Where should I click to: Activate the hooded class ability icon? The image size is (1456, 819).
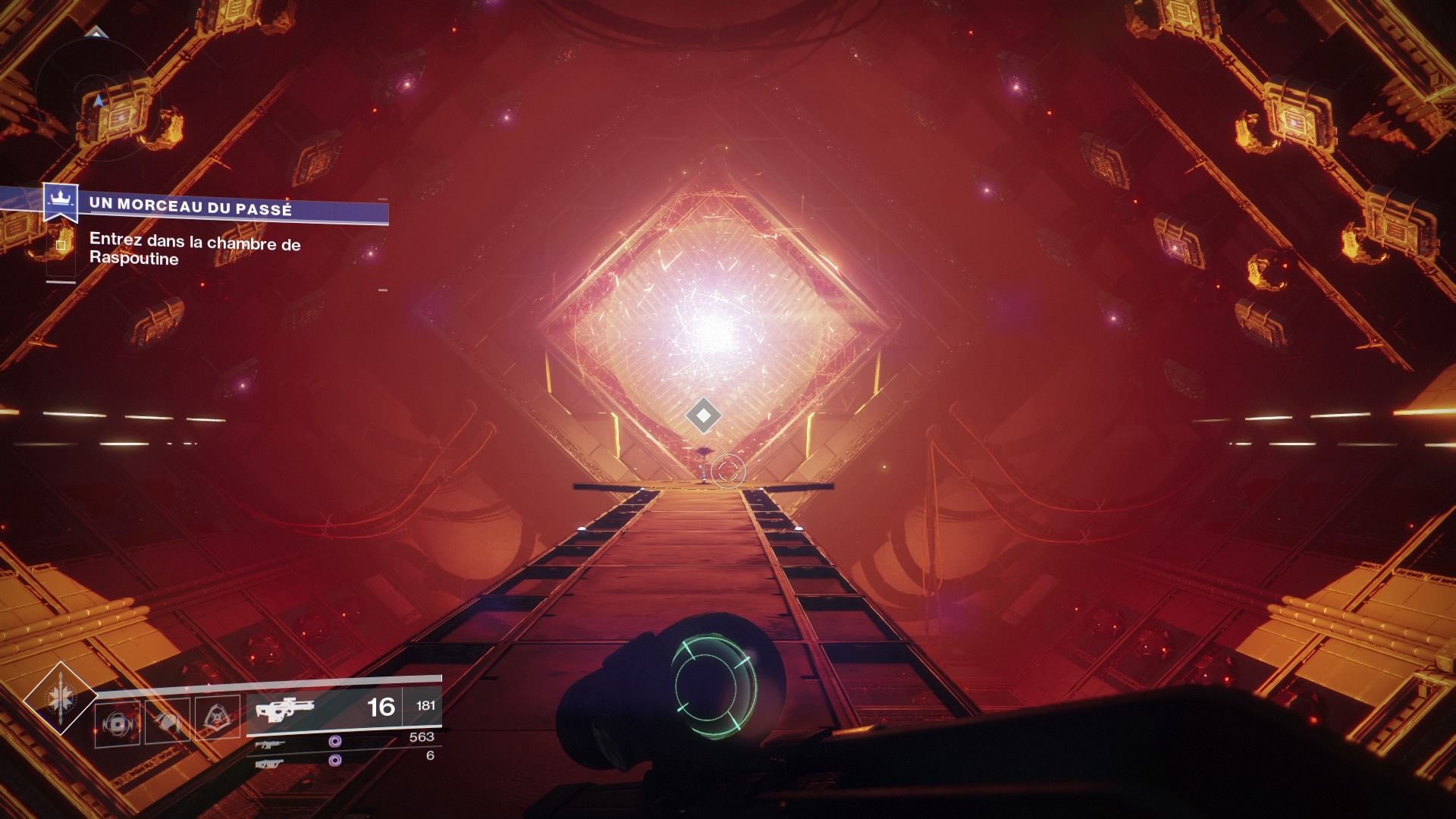218,717
